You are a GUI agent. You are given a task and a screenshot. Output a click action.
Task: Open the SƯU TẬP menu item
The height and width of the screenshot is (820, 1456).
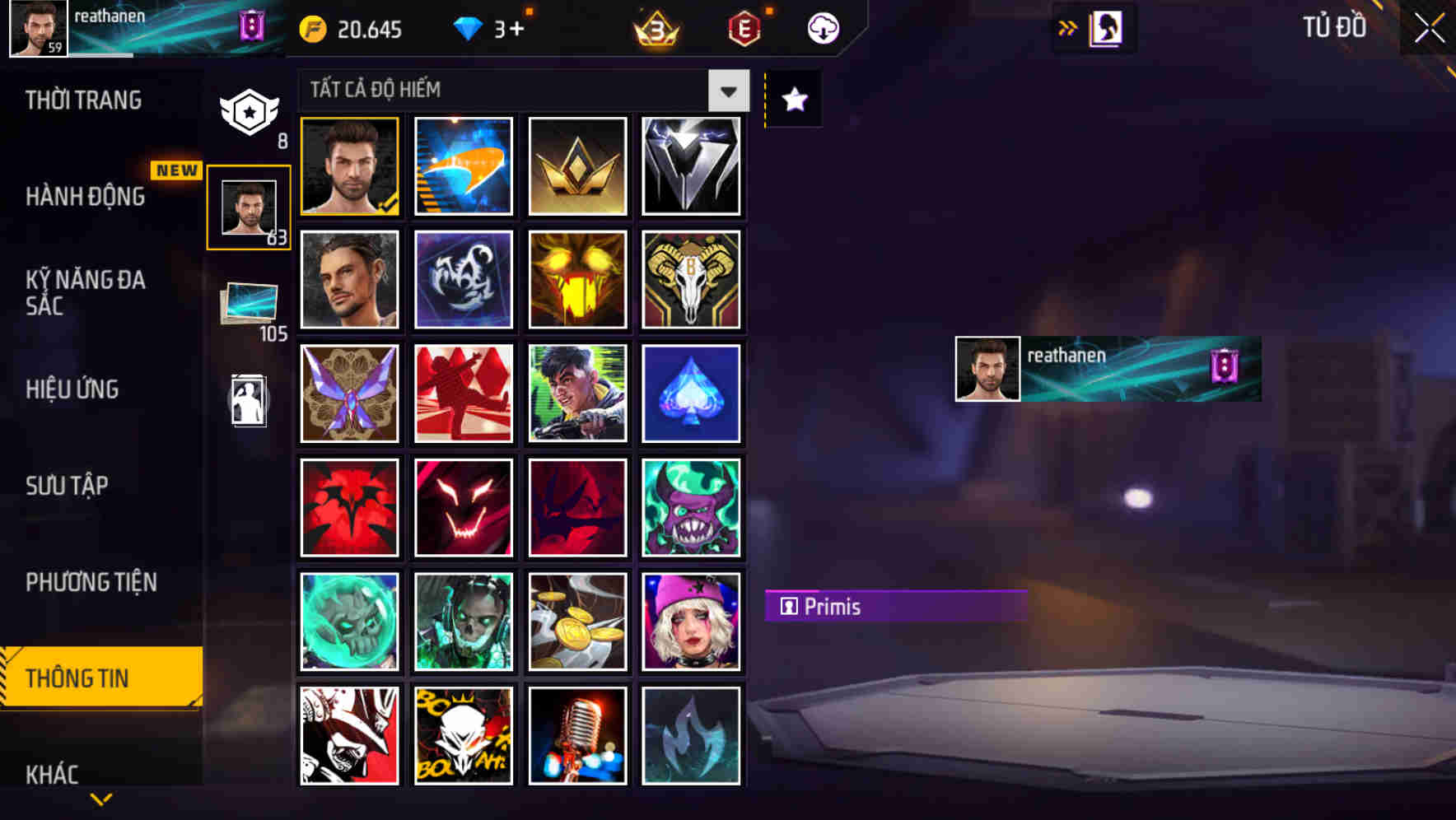coord(68,486)
